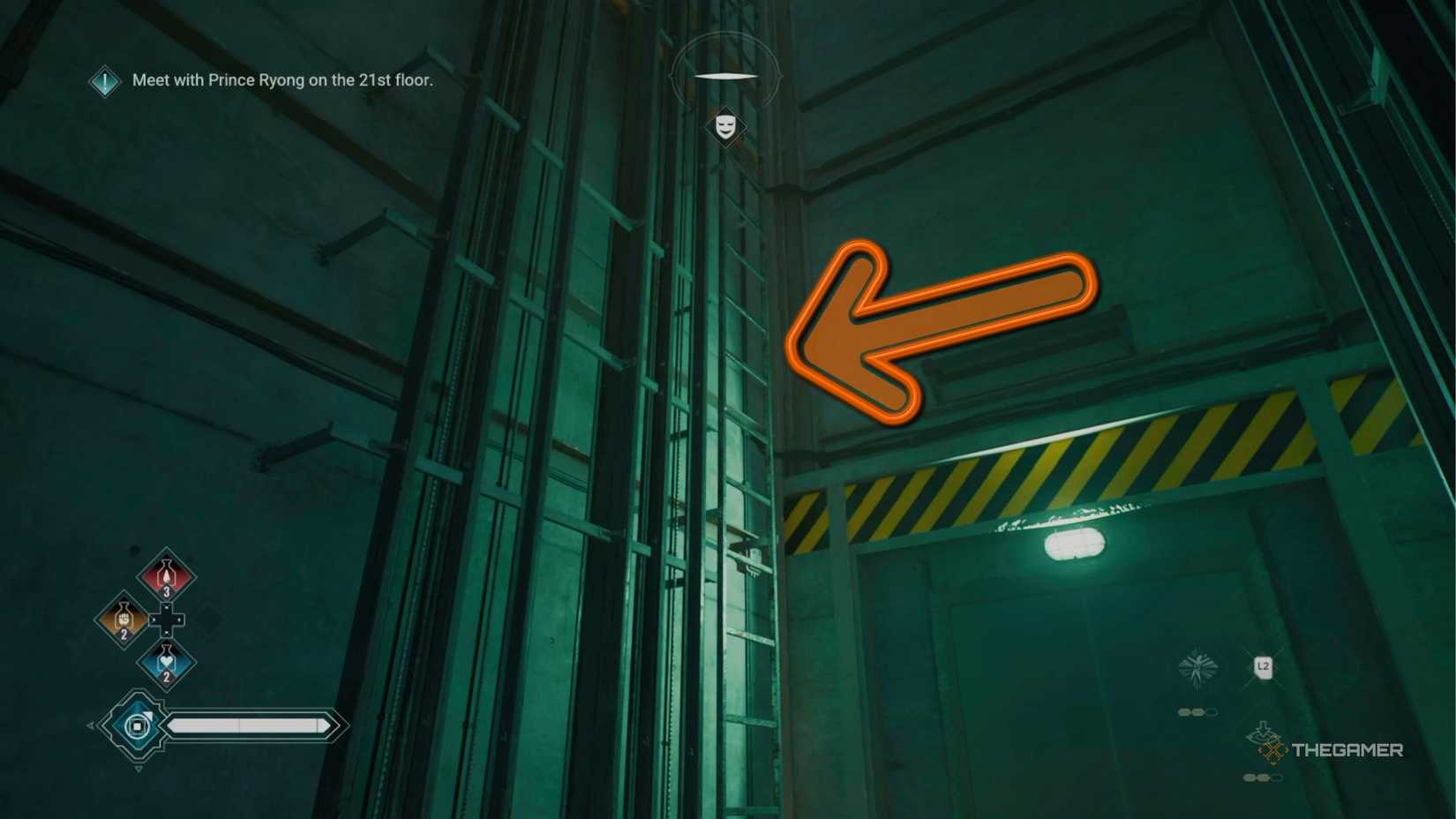Click the square-button ability icon beside the energy bar
The width and height of the screenshot is (1456, 819).
[139, 725]
